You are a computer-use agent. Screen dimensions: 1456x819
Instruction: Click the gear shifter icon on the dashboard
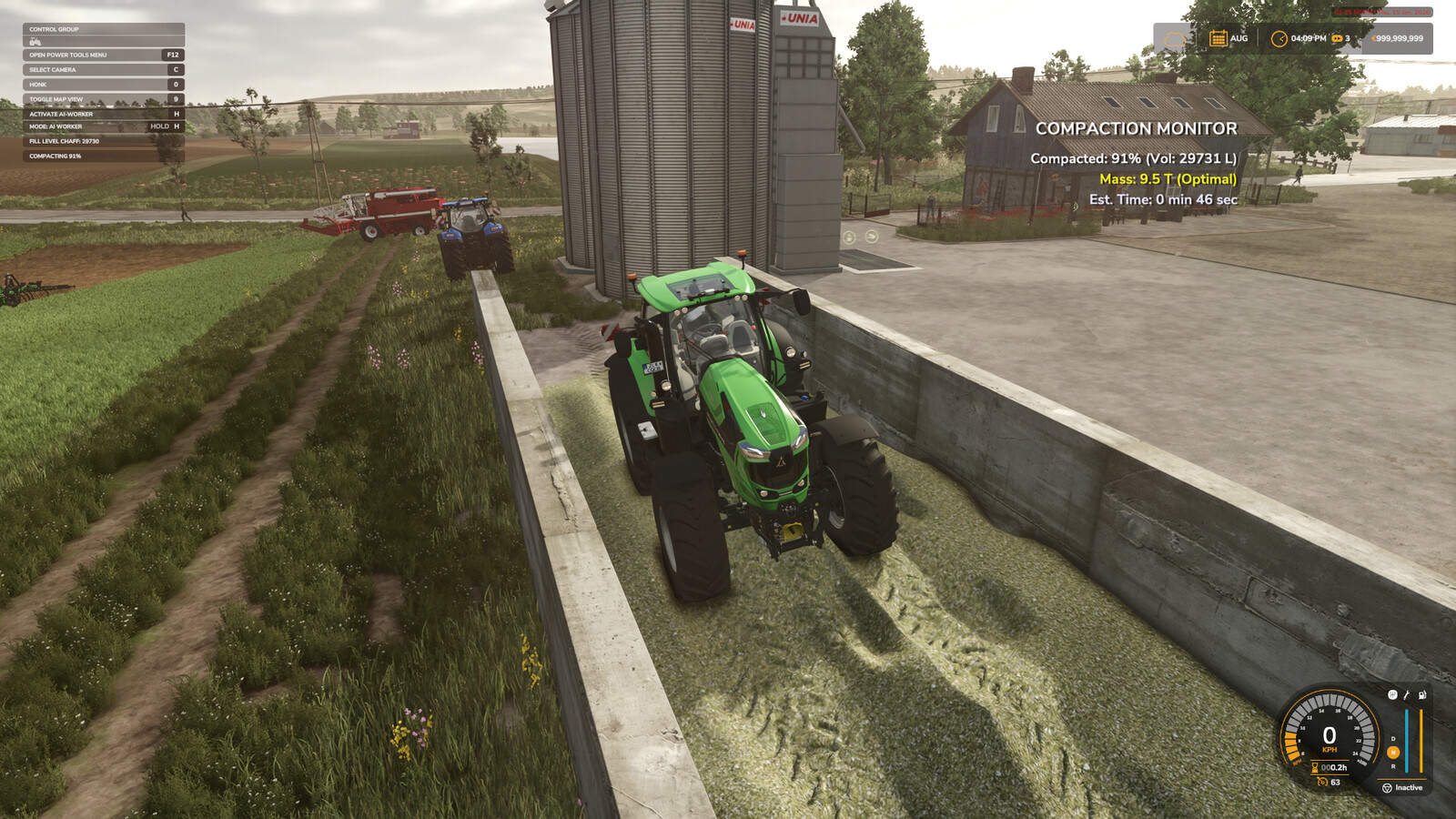click(1392, 695)
